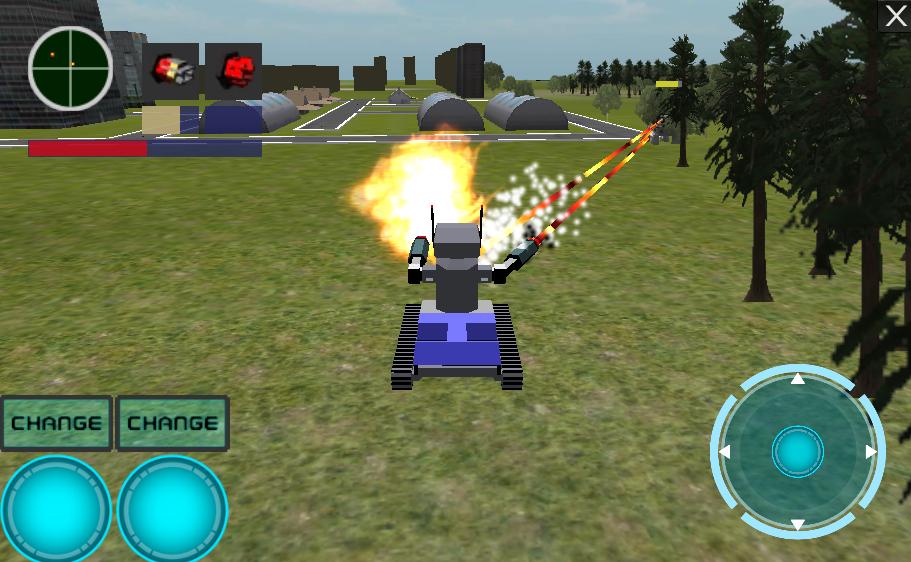Tap the joystick's up arrow

(x=797, y=379)
